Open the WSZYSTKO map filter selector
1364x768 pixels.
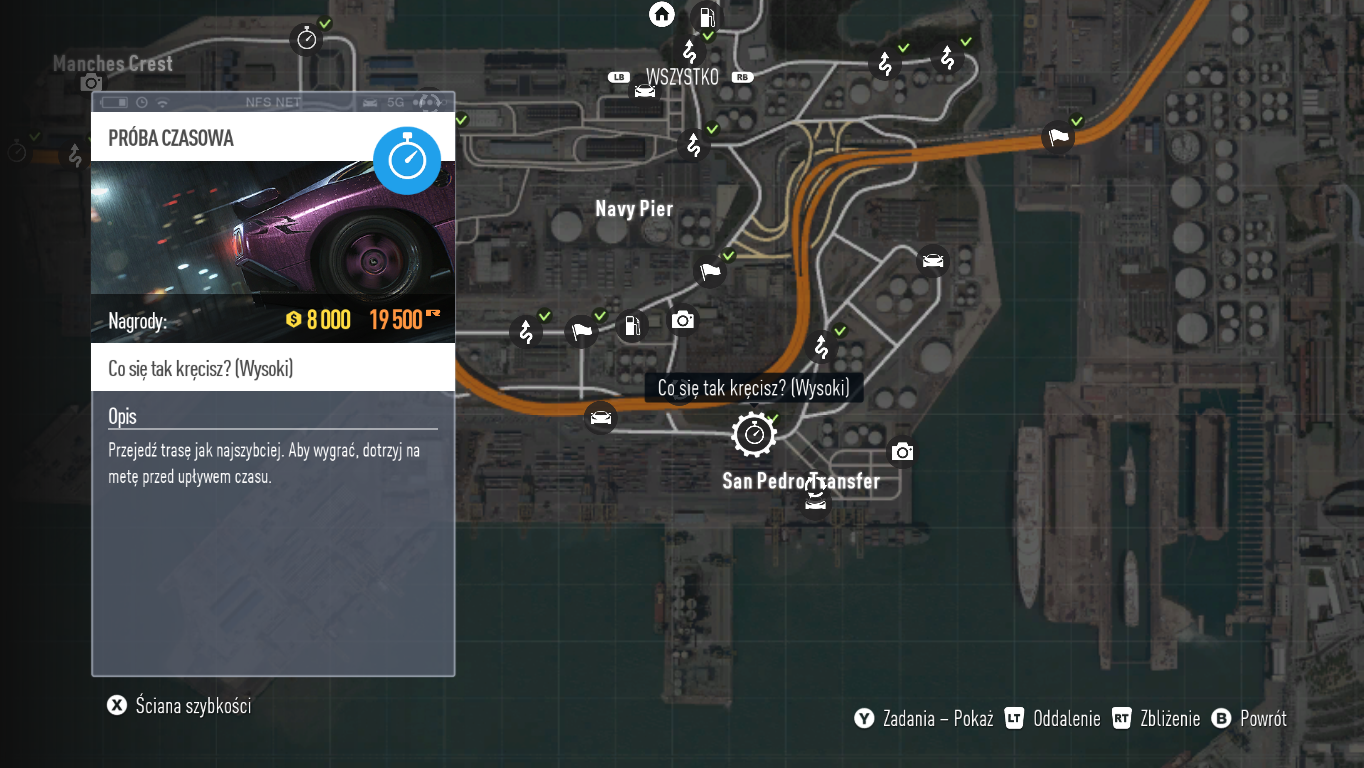(682, 77)
